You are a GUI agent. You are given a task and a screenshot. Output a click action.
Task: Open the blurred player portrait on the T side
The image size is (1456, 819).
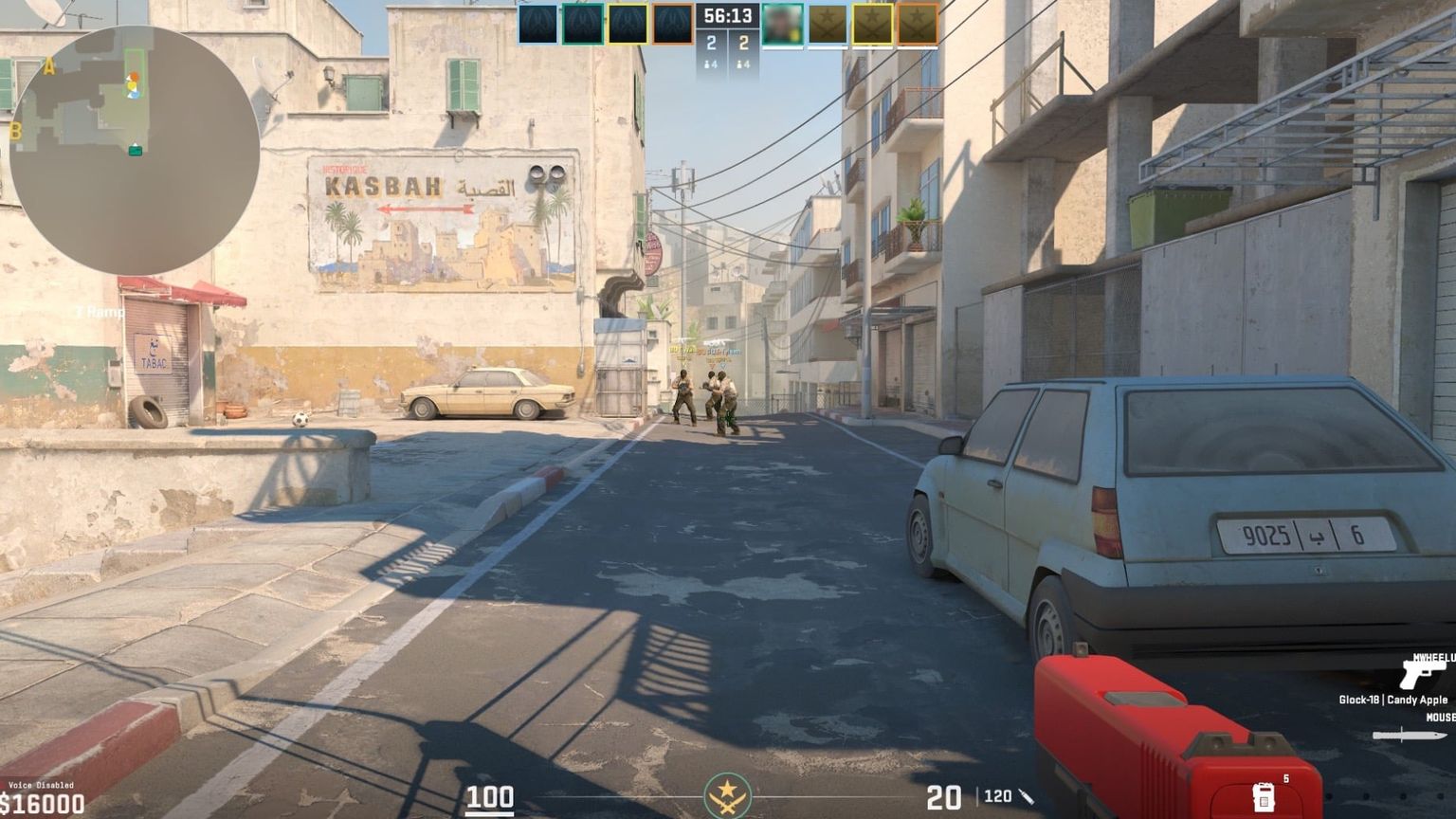(783, 24)
